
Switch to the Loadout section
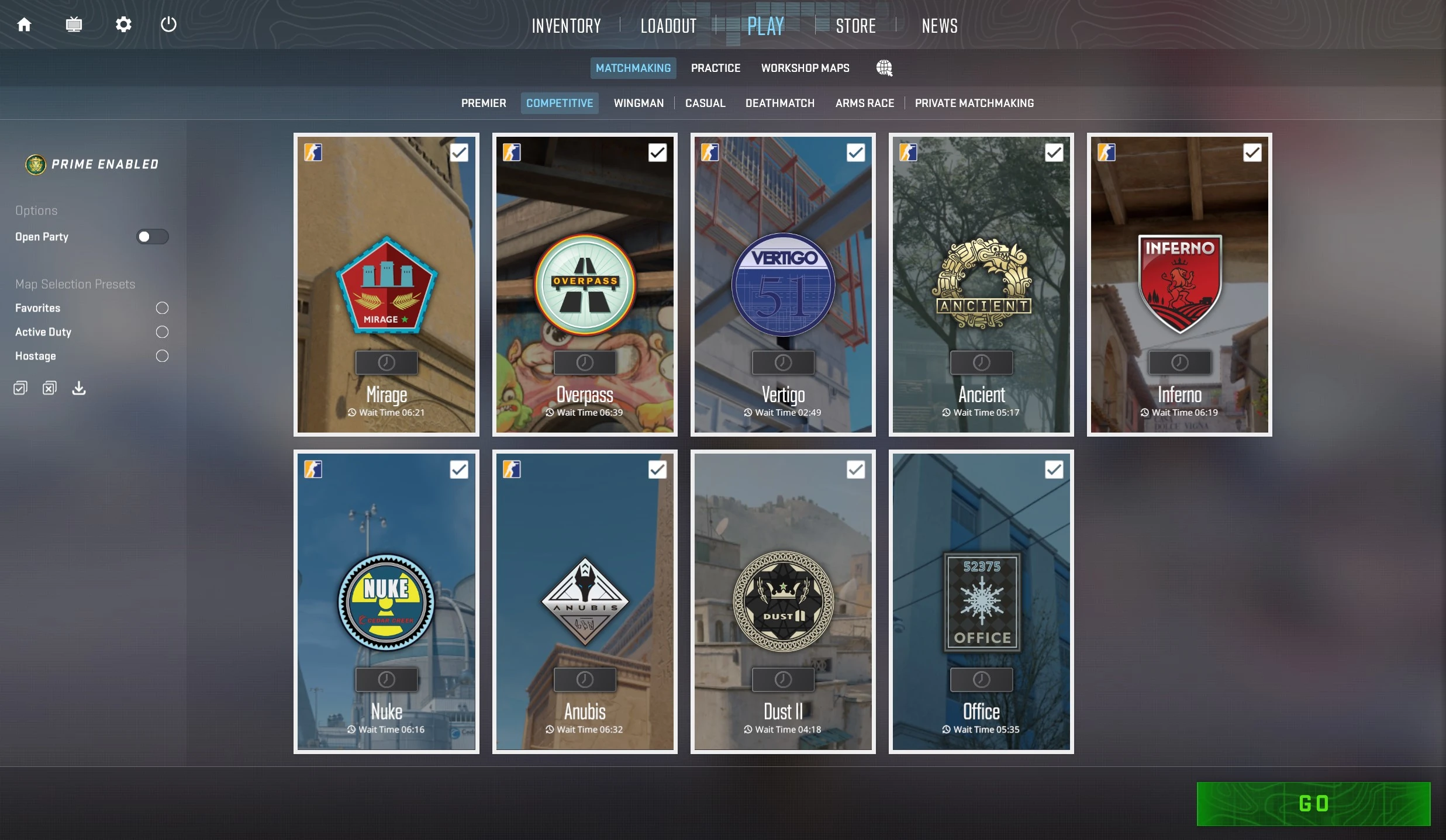click(x=668, y=26)
